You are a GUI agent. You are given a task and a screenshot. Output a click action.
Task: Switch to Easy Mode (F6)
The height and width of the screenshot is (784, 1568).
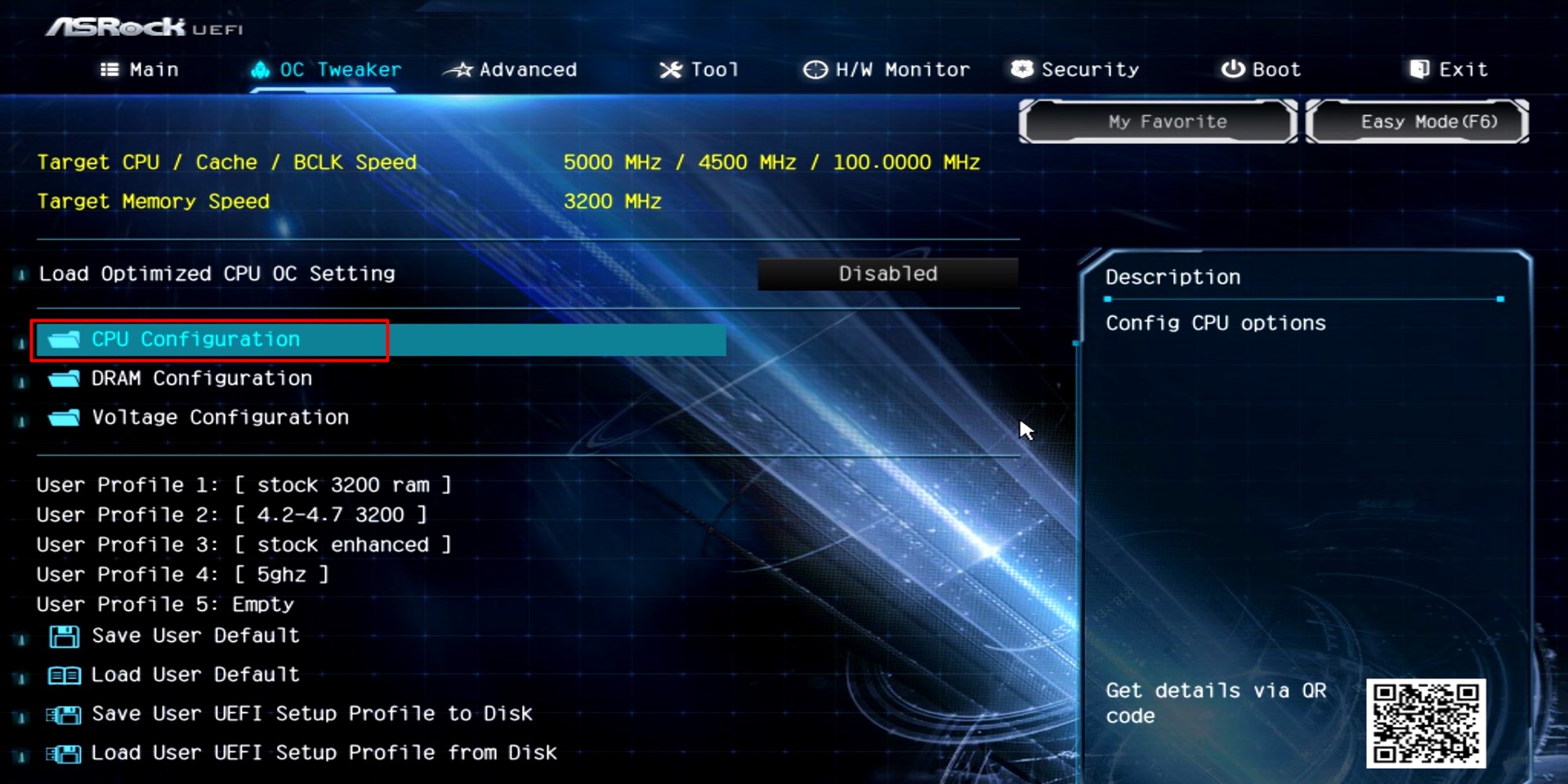(x=1418, y=122)
